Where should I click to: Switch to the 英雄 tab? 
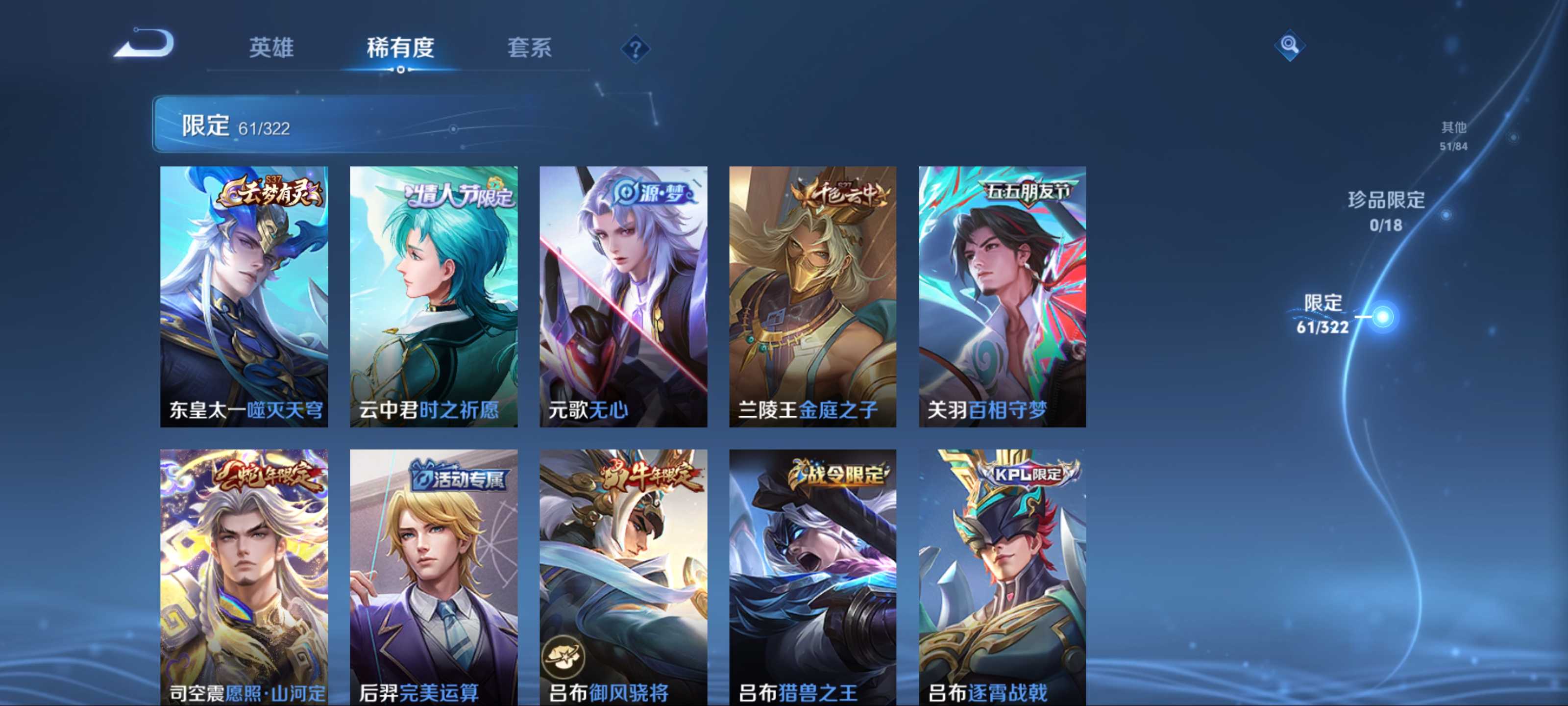coord(271,48)
